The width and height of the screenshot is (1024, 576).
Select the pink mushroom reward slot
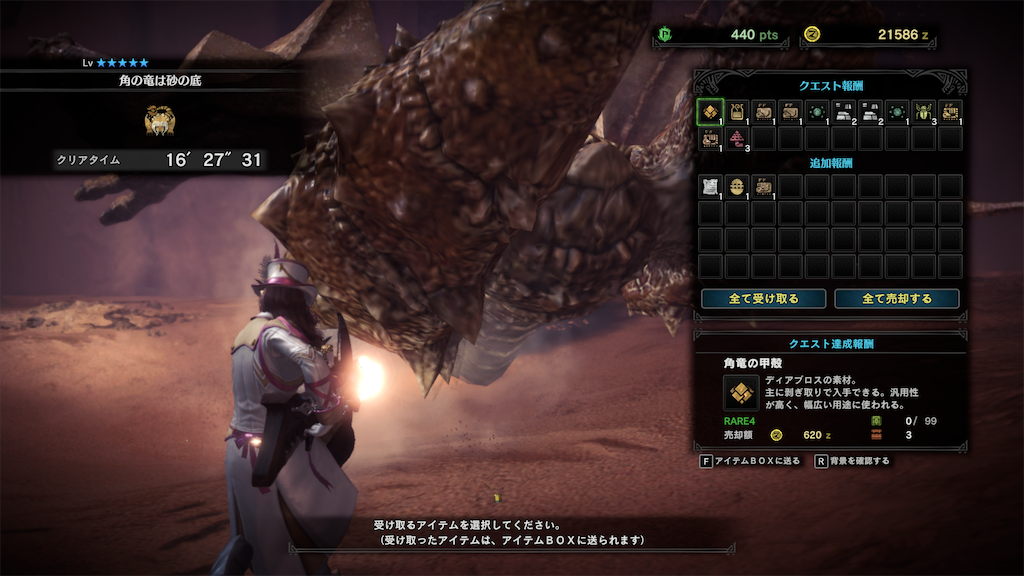click(736, 138)
